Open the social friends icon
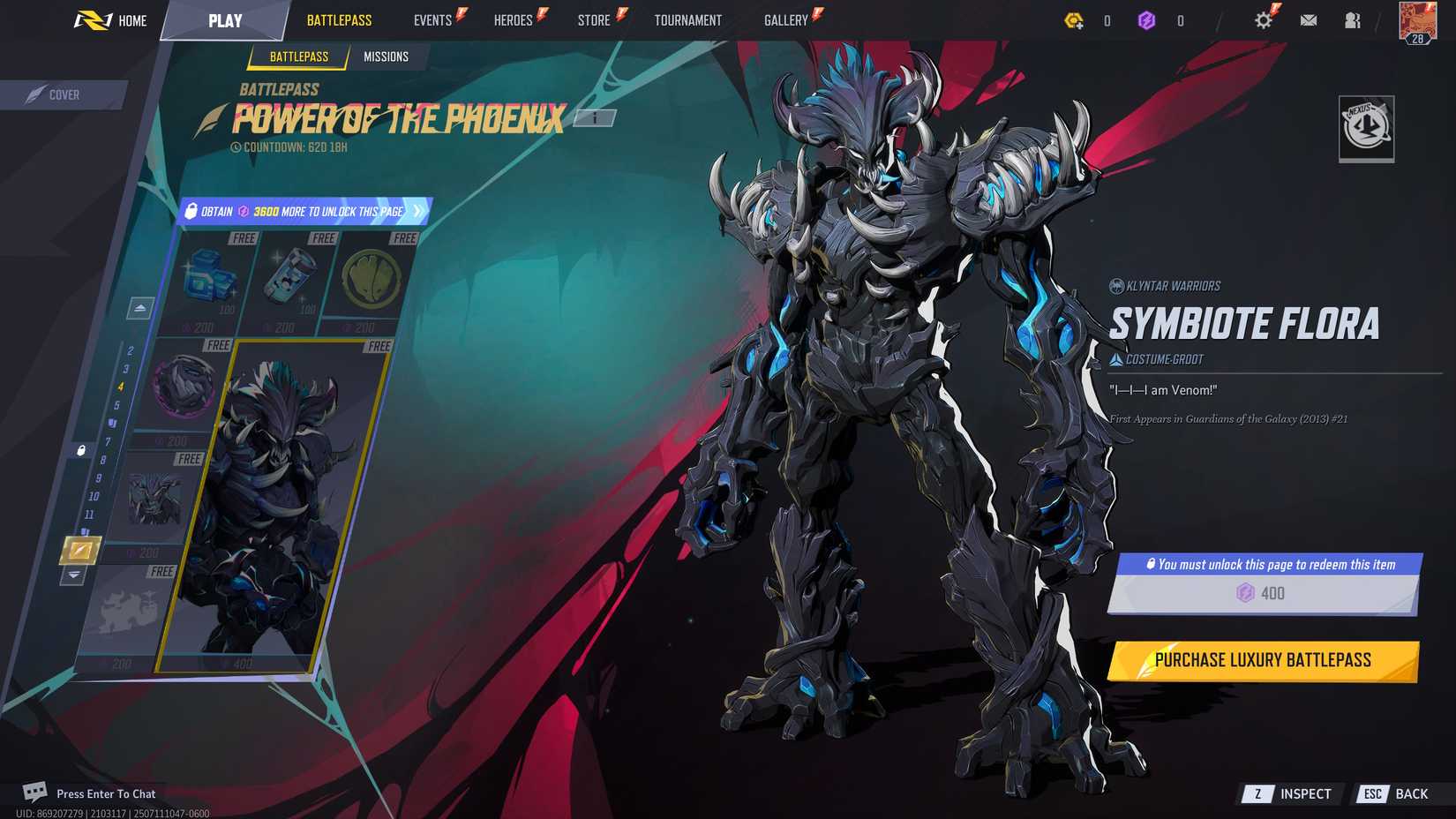The height and width of the screenshot is (819, 1456). [1353, 19]
